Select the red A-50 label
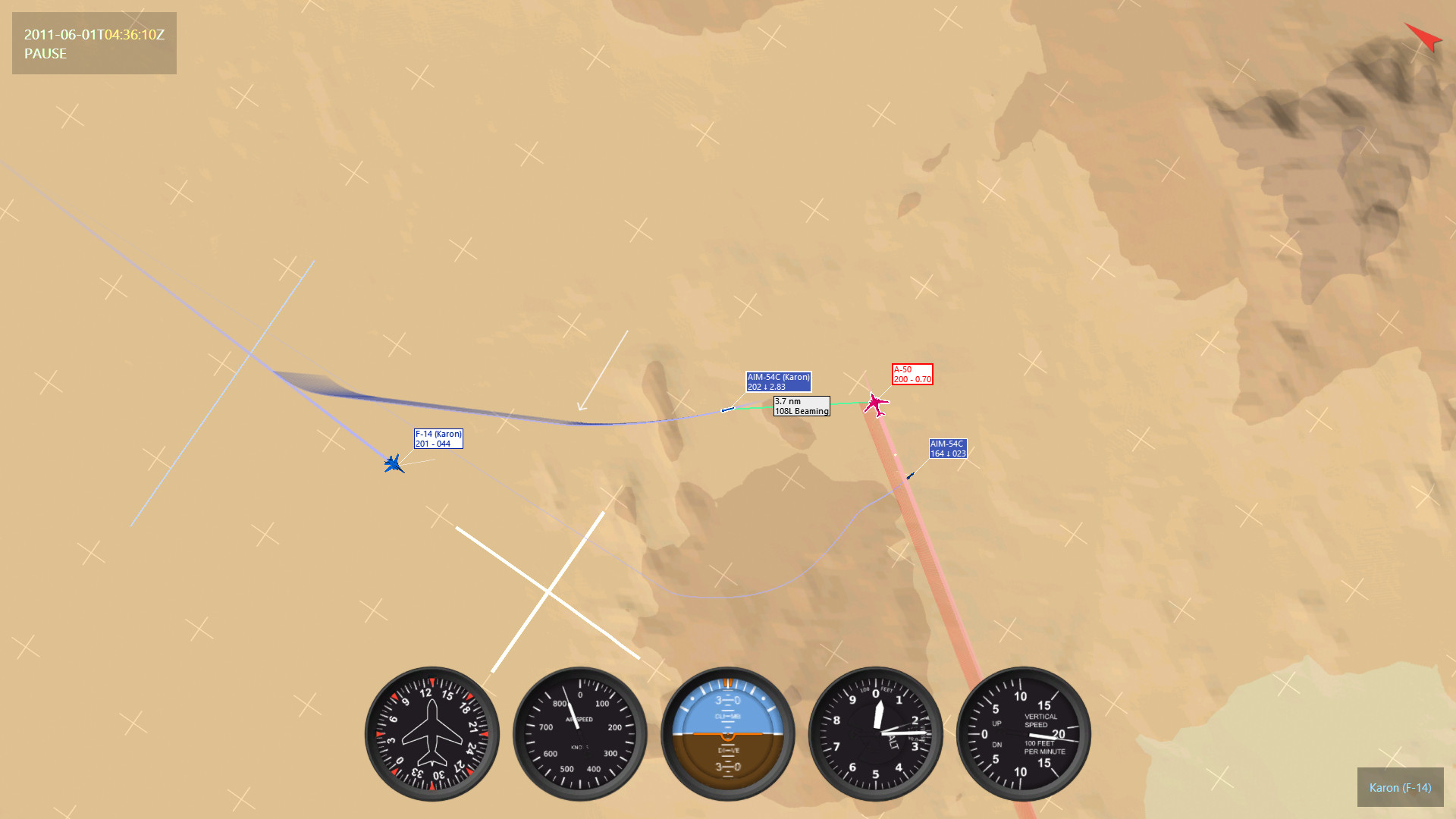Screen dimensions: 1456x819 click(912, 375)
